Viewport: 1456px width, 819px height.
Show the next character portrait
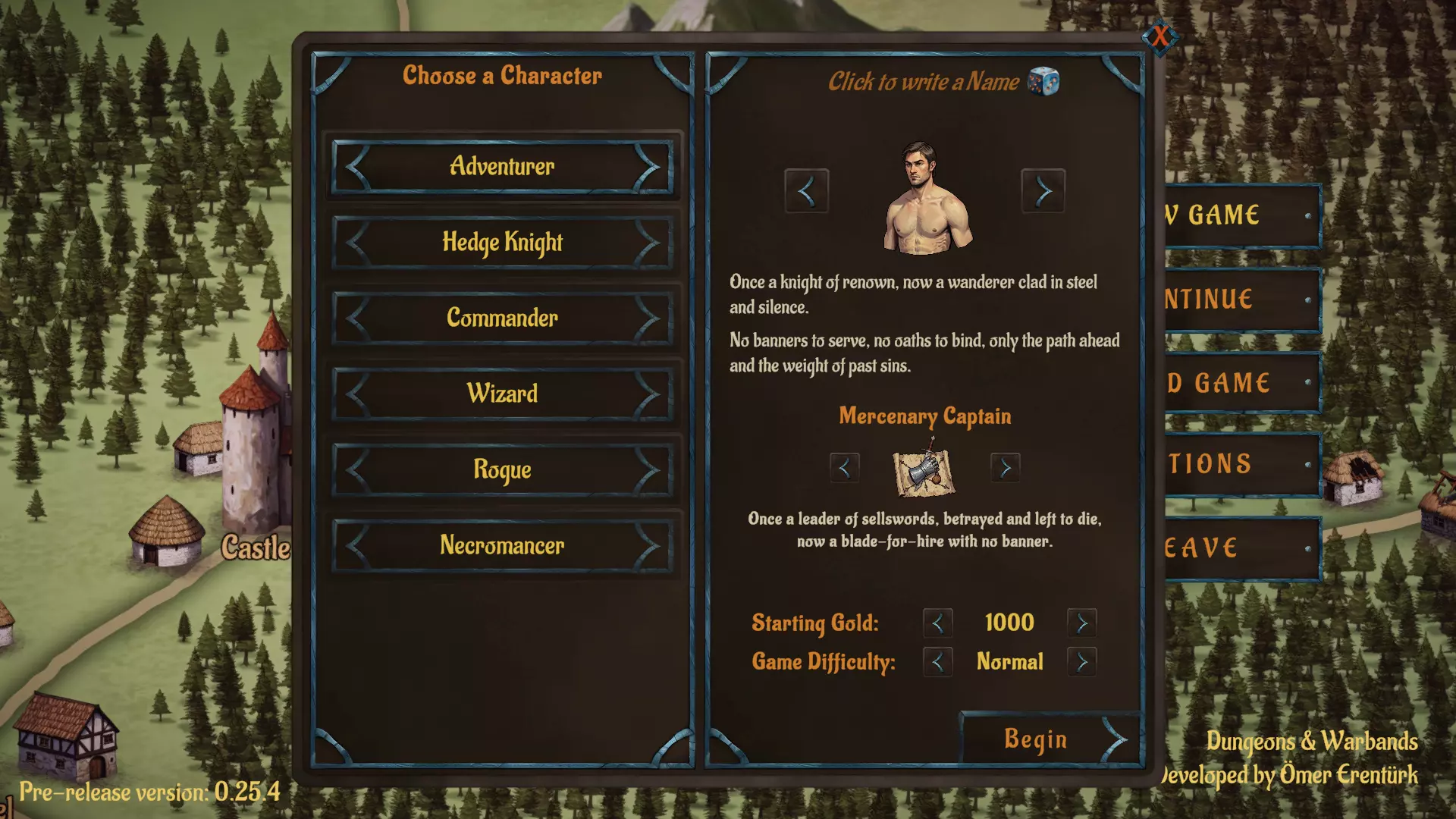tap(1043, 191)
